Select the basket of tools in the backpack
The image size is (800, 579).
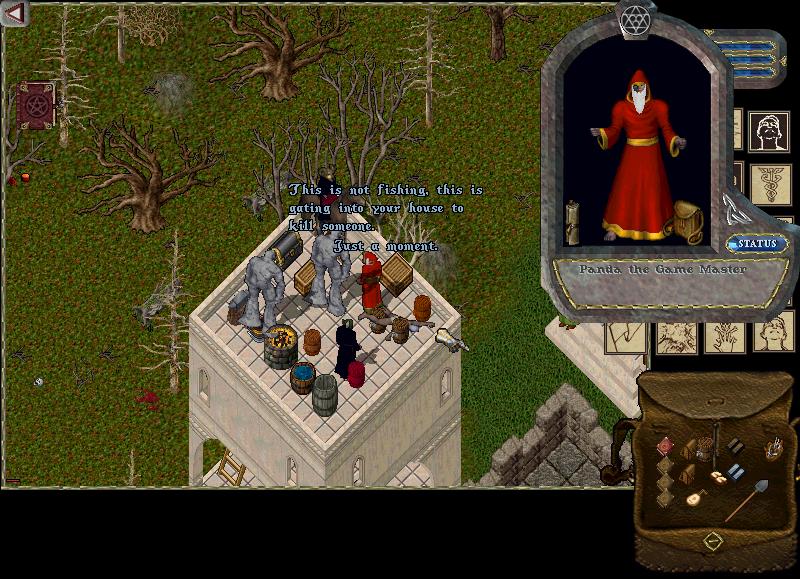[774, 450]
